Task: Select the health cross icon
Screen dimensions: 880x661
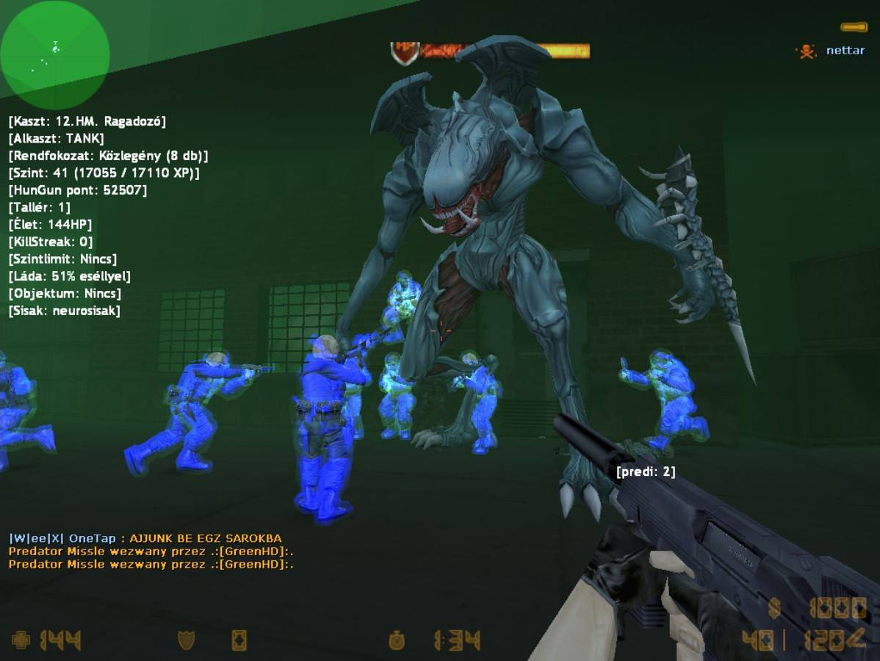Action: point(21,640)
